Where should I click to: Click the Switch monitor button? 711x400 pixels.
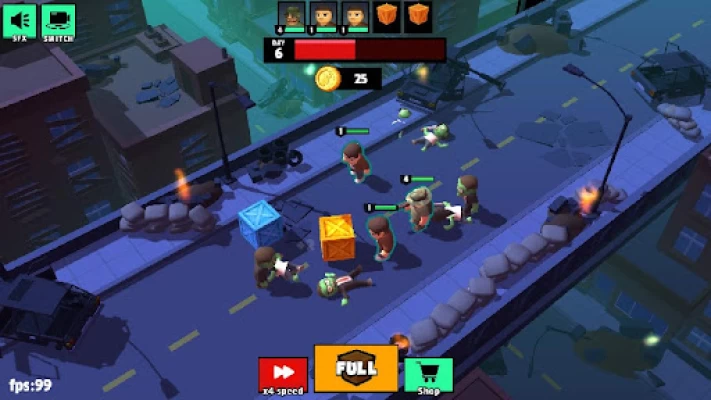coord(57,21)
